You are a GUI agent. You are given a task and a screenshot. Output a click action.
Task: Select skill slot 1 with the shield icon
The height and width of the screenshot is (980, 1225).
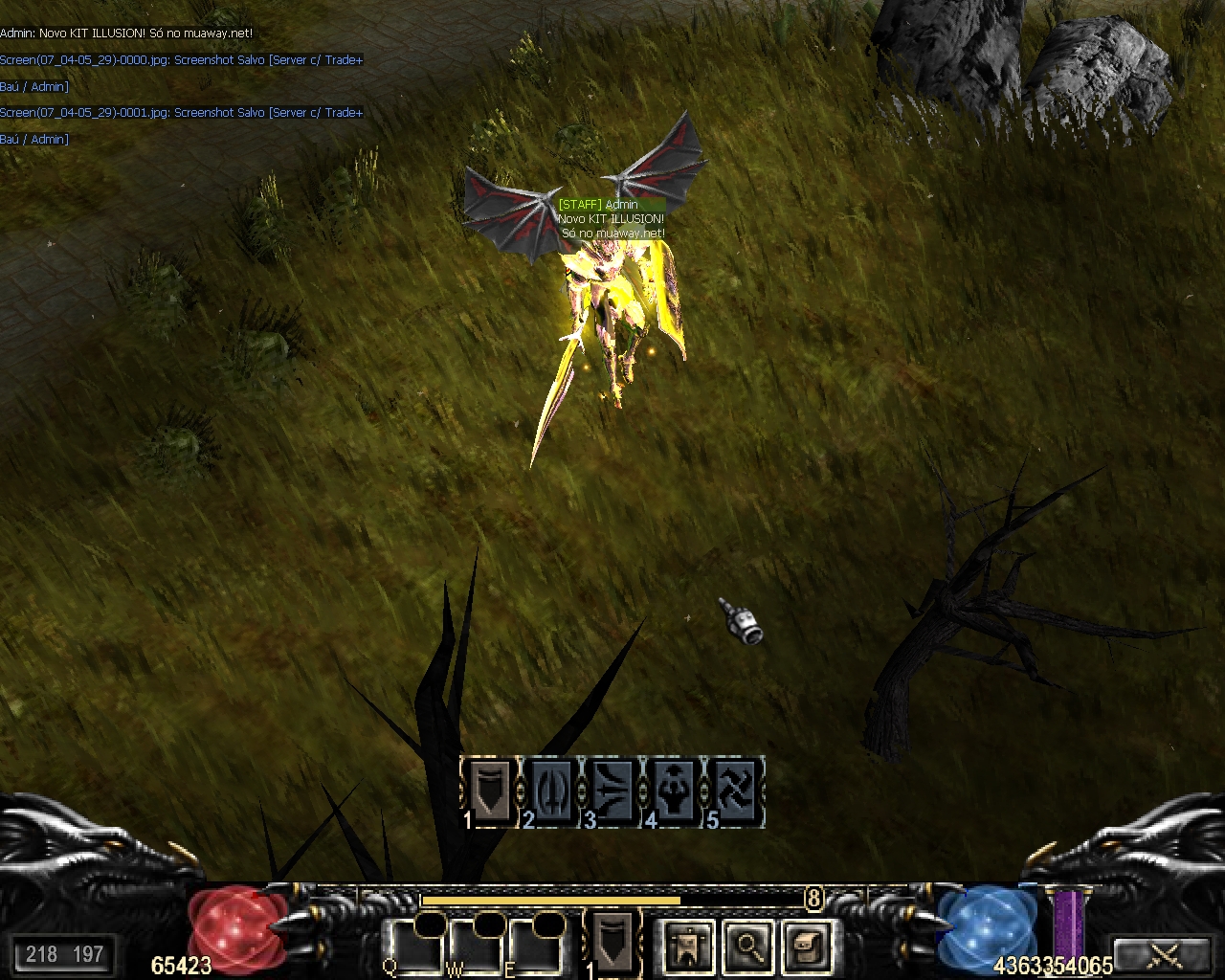click(x=490, y=790)
